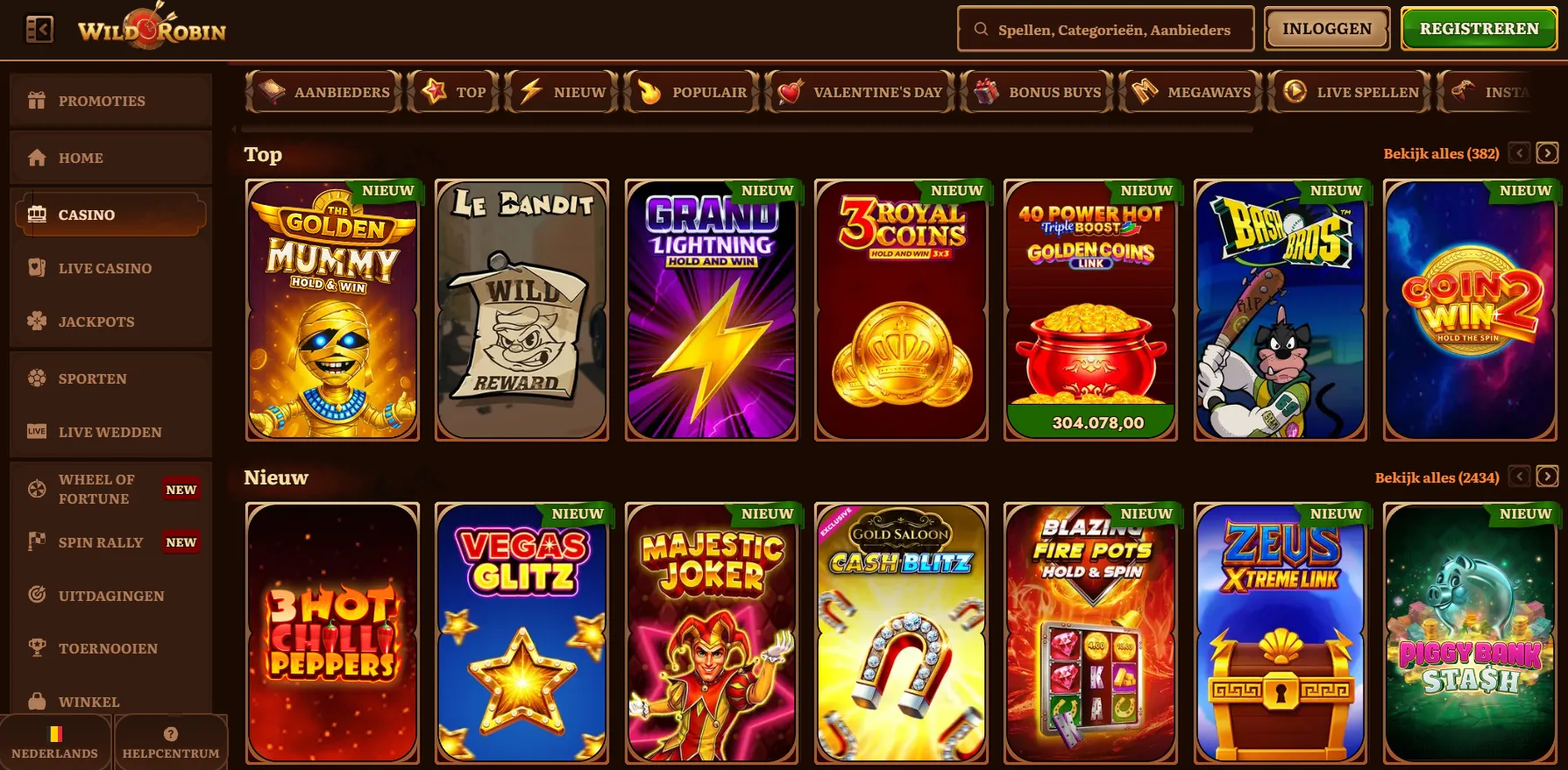Advance the Top carousel with the right arrow
The width and height of the screenshot is (1568, 770).
[x=1546, y=153]
